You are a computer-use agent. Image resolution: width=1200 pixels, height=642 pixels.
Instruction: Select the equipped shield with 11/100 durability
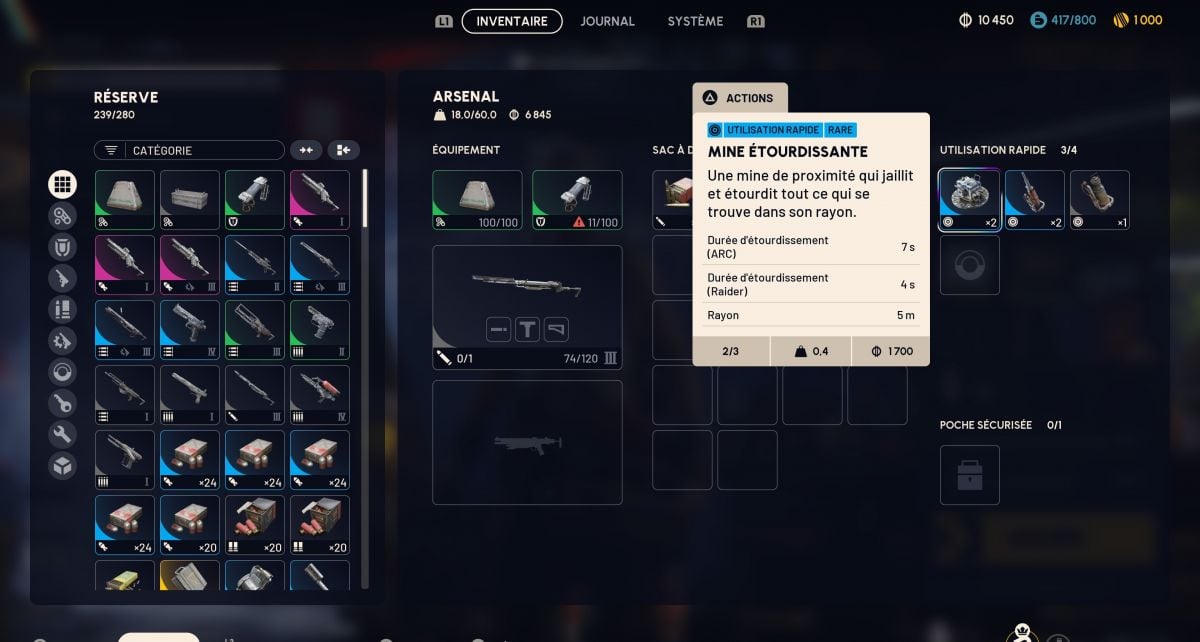pyautogui.click(x=577, y=200)
